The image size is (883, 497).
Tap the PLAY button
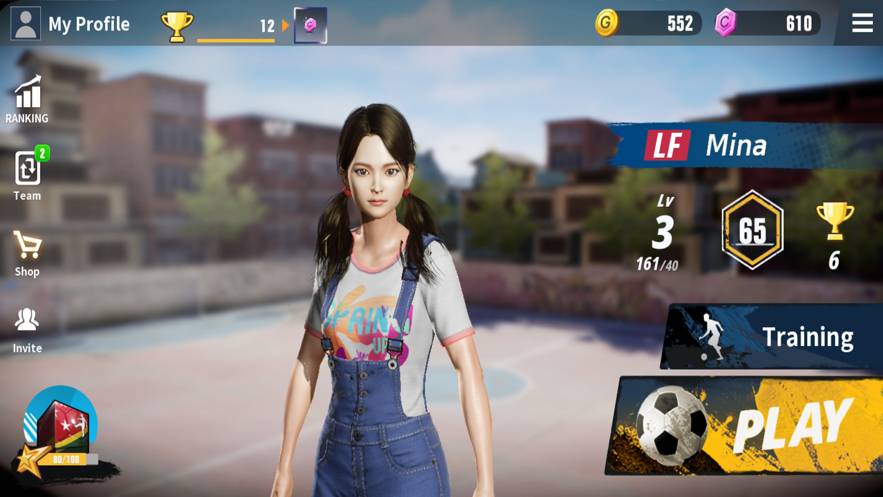750,424
